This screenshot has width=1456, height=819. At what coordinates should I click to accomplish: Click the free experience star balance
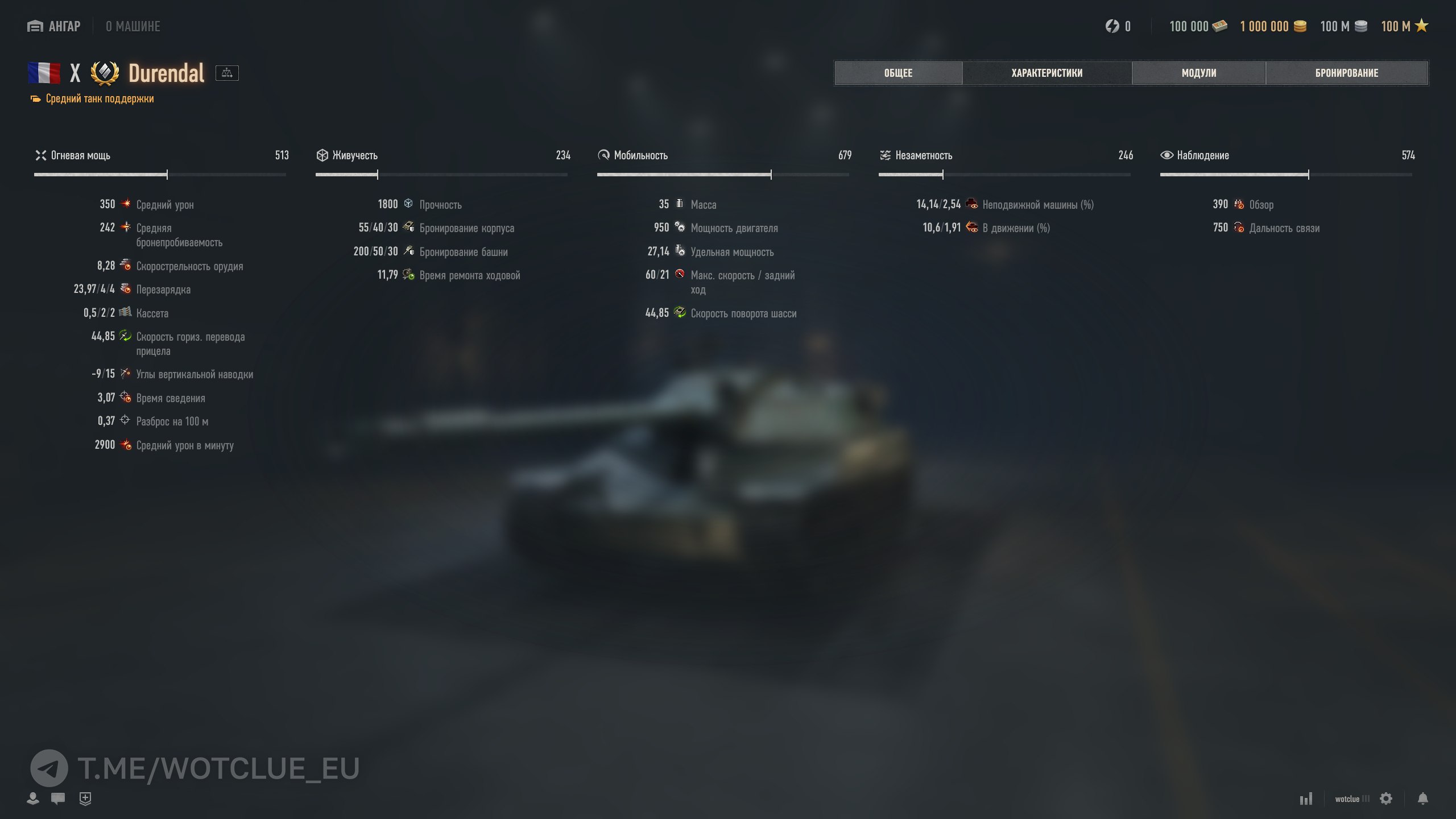[1404, 26]
